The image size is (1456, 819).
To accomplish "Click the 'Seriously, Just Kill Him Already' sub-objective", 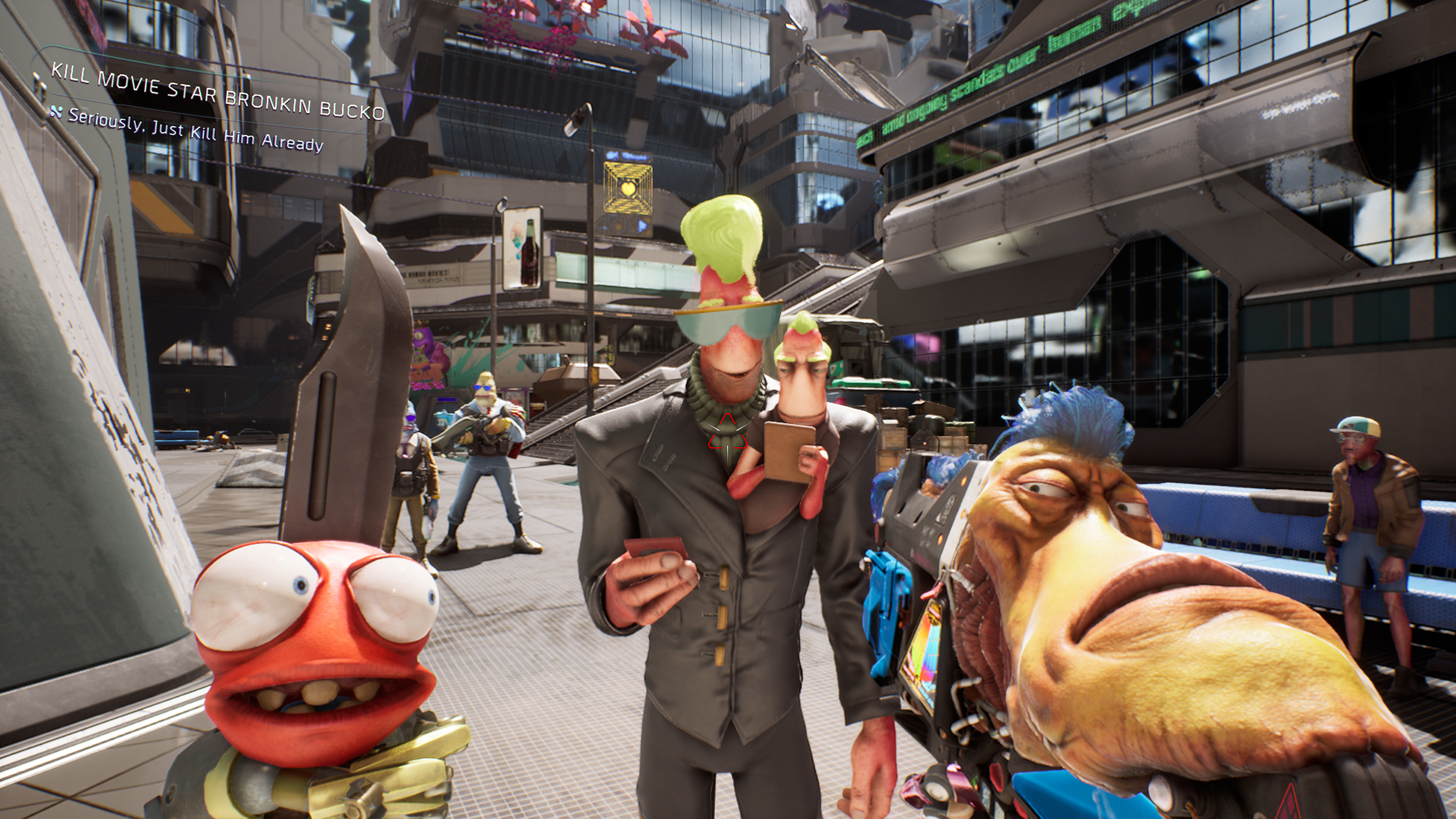I will (195, 129).
